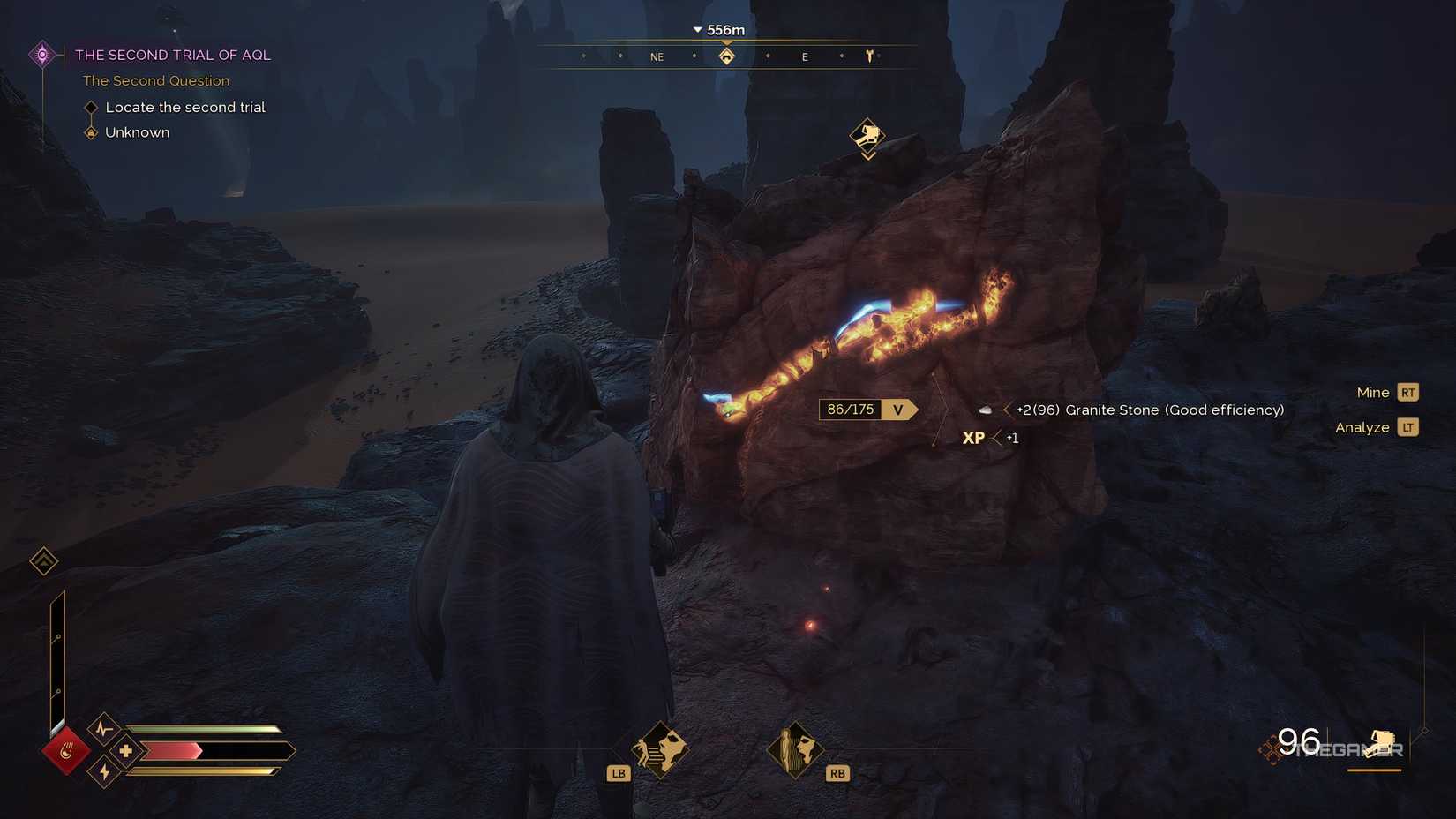Click the Granite Stone pickup icon
This screenshot has height=819, width=1456.
pos(985,409)
